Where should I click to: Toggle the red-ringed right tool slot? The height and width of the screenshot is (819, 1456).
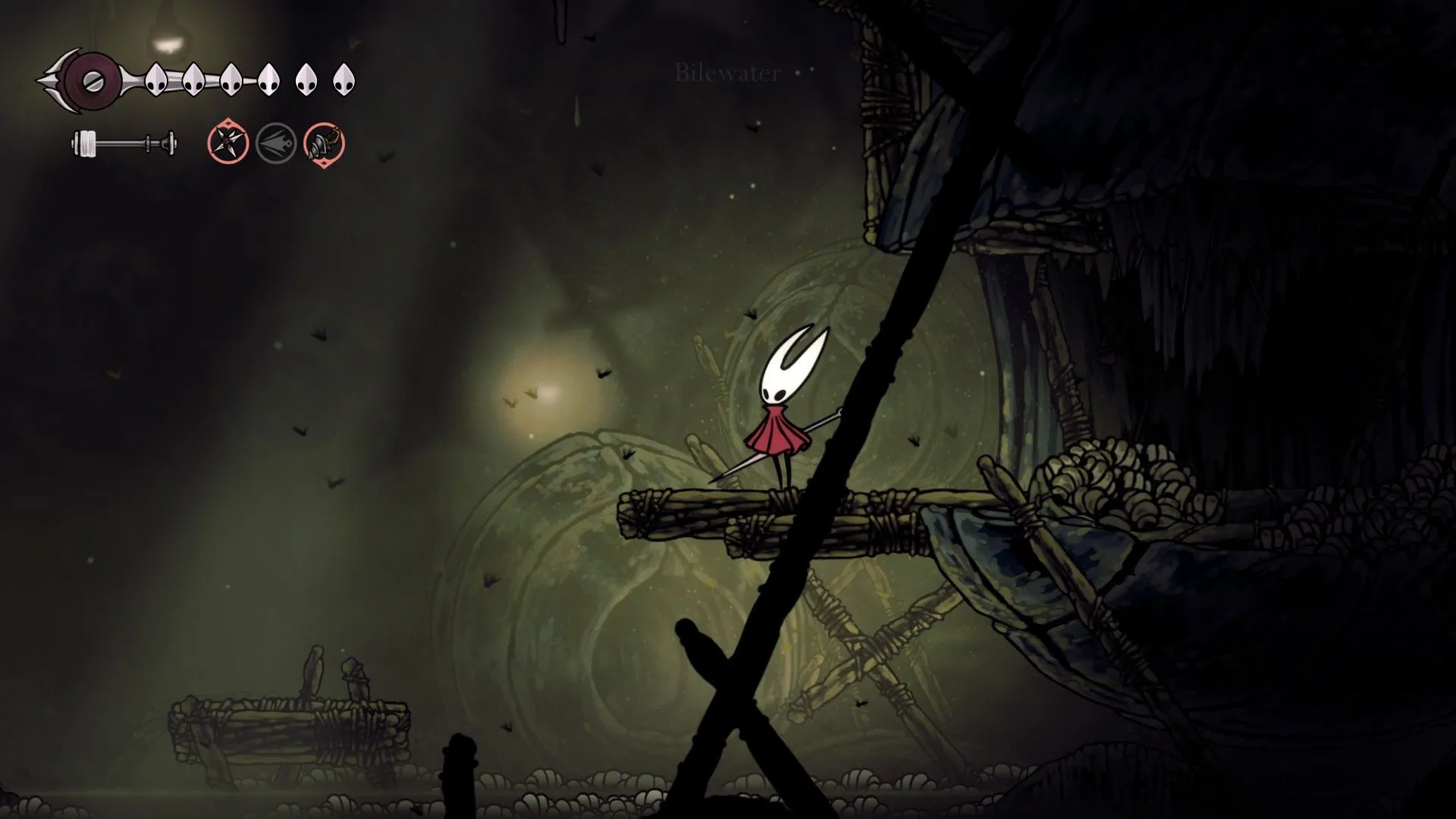tap(325, 144)
